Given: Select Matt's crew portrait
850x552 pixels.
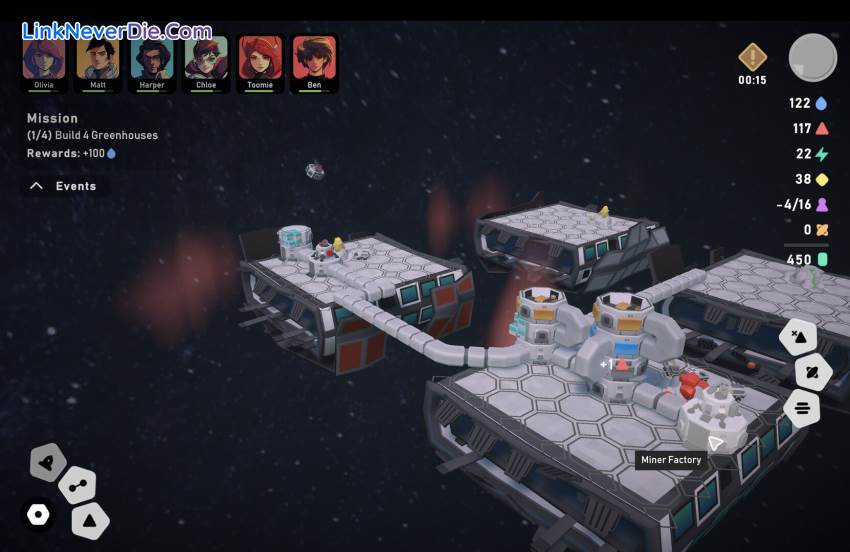Looking at the screenshot, I should tap(98, 59).
